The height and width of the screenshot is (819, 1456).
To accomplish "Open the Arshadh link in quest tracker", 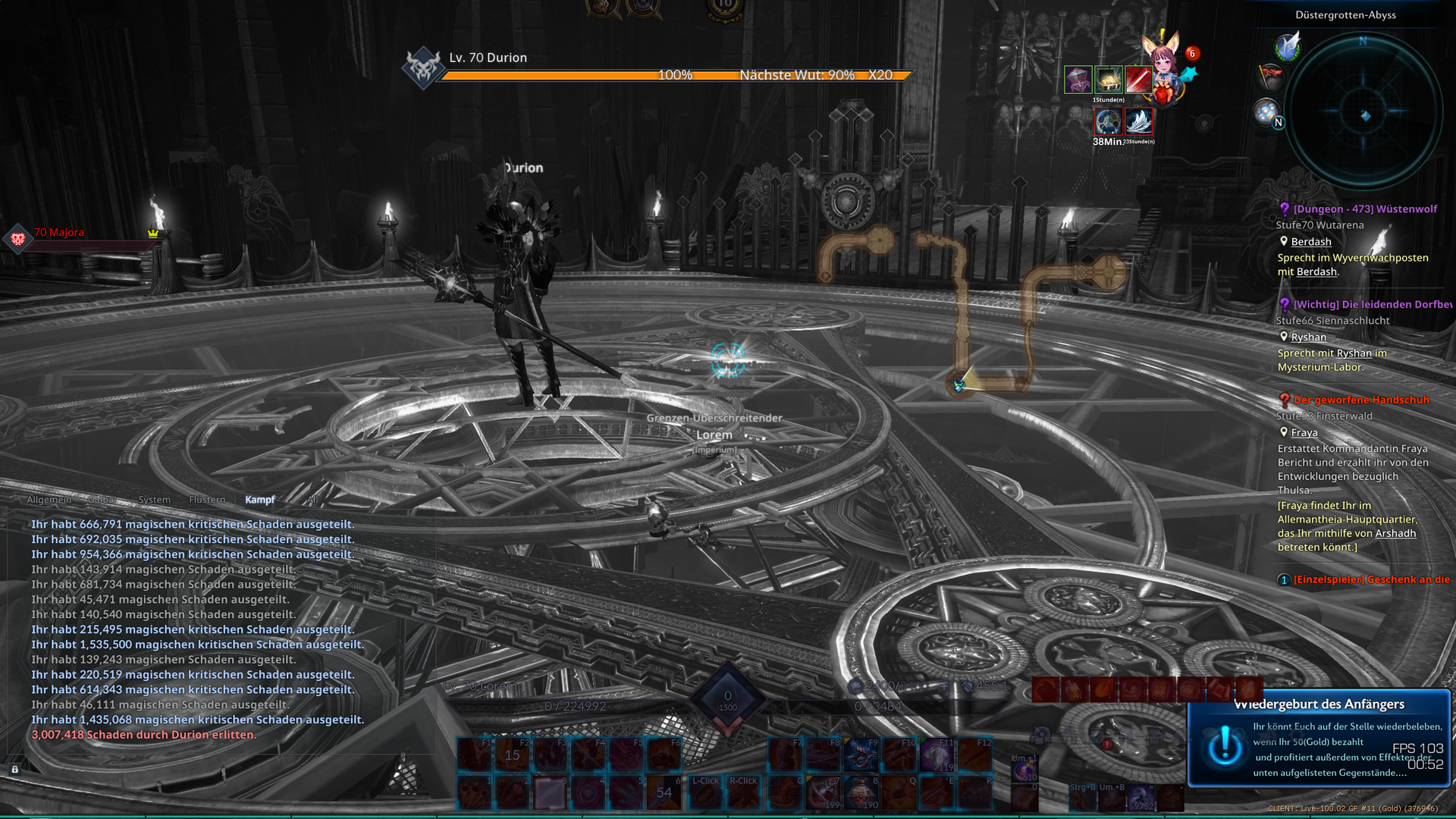I will click(x=1395, y=533).
